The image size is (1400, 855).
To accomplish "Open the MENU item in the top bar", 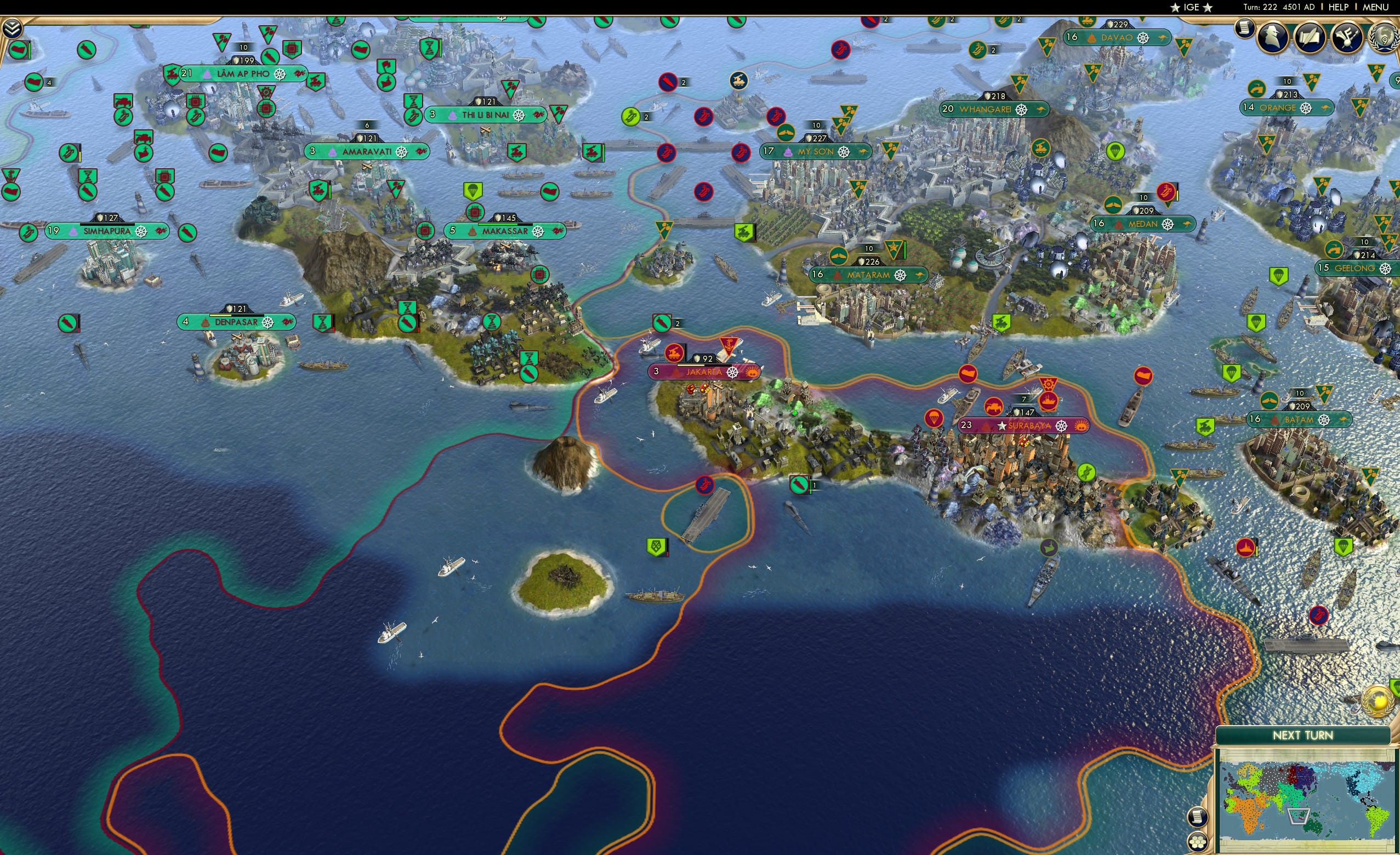I will (x=1375, y=7).
